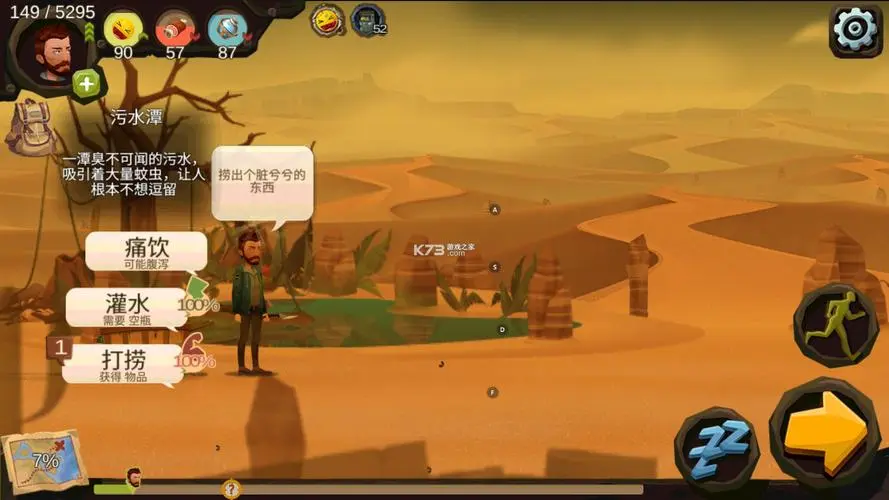Click the green plus button
This screenshot has height=500, width=889.
pyautogui.click(x=87, y=84)
